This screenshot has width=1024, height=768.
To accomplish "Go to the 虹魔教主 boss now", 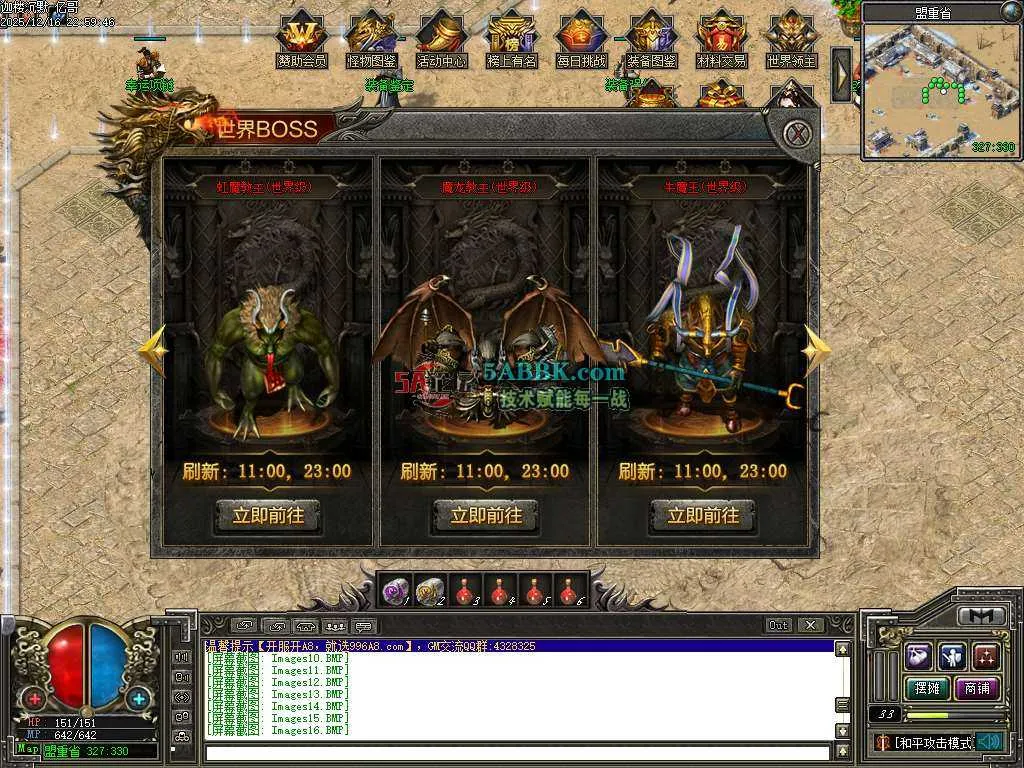I will point(268,516).
